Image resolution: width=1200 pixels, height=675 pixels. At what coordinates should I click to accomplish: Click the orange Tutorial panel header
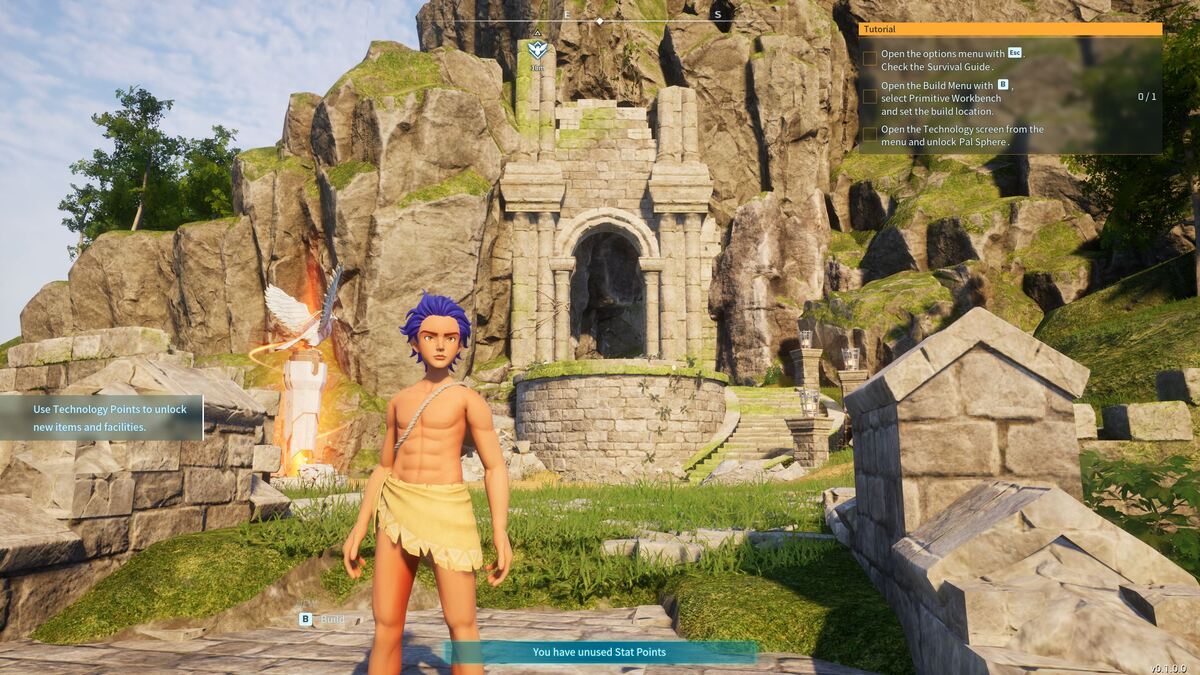pyautogui.click(x=1010, y=30)
